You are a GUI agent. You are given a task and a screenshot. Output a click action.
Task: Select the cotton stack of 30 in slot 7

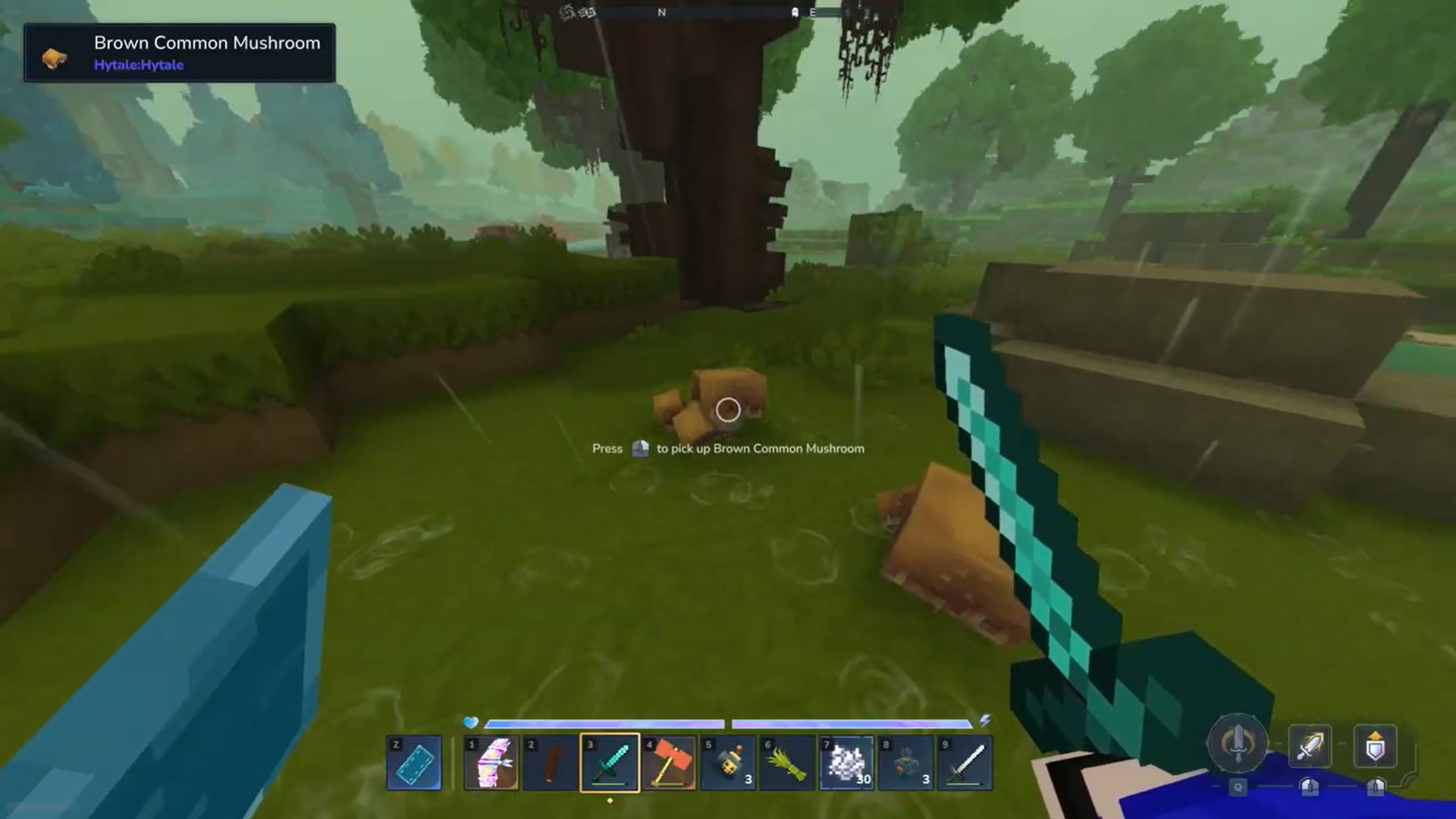coord(847,762)
